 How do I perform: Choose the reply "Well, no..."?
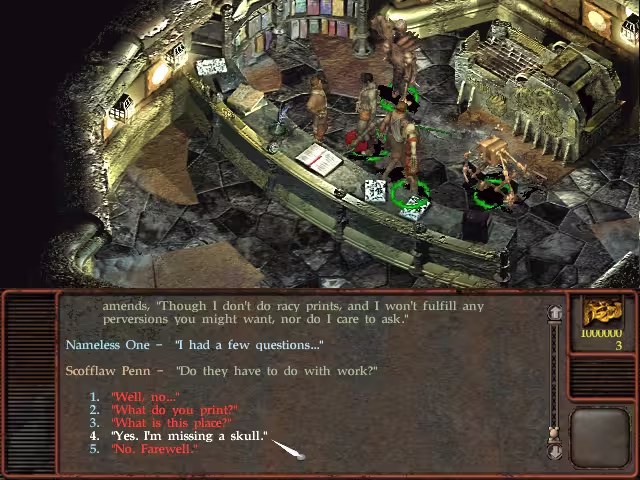click(145, 397)
